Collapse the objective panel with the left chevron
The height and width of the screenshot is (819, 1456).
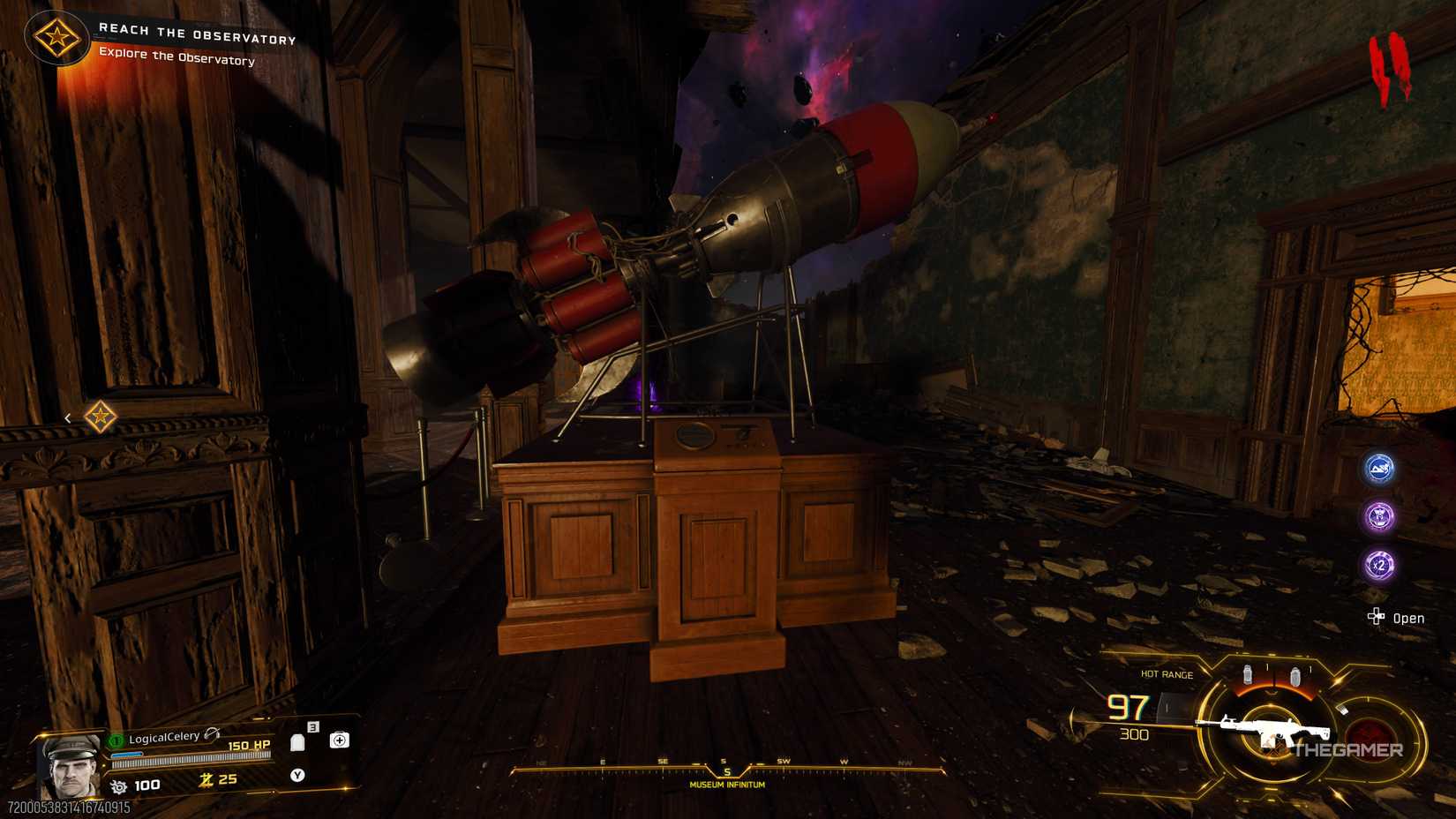pyautogui.click(x=69, y=417)
